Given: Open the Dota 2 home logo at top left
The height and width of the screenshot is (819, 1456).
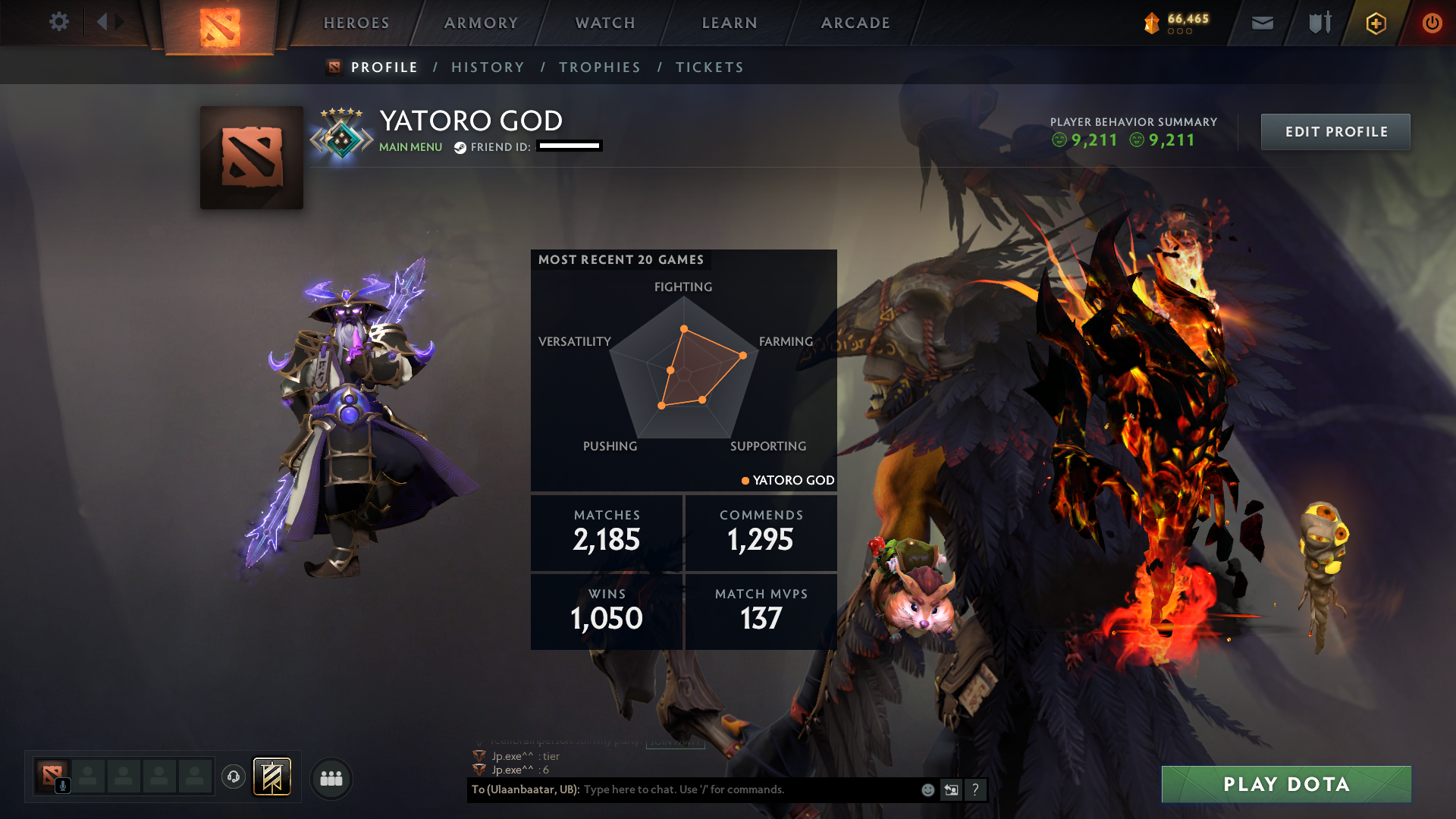Looking at the screenshot, I should pos(219,23).
